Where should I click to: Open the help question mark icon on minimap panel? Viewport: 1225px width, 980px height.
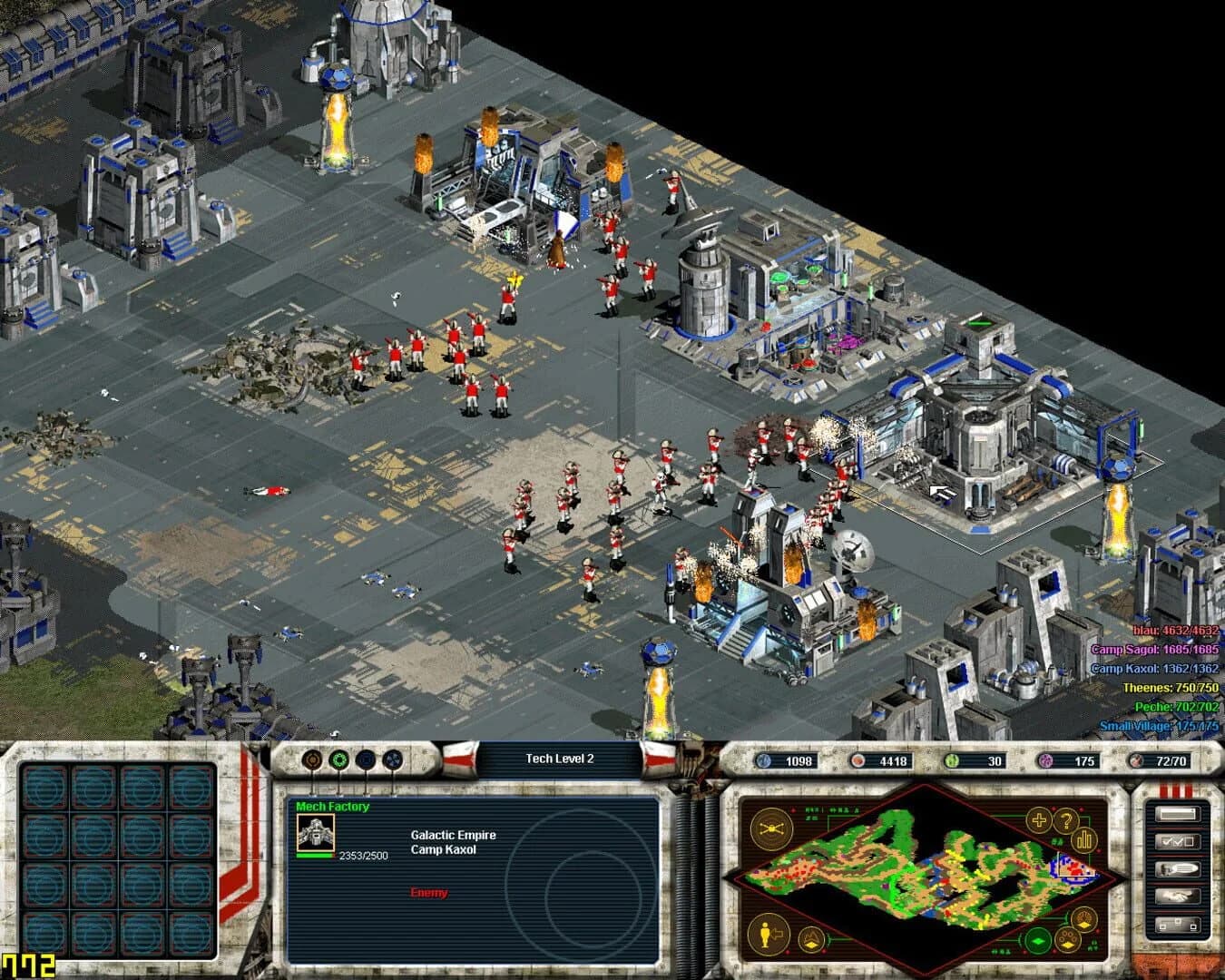tap(1066, 819)
